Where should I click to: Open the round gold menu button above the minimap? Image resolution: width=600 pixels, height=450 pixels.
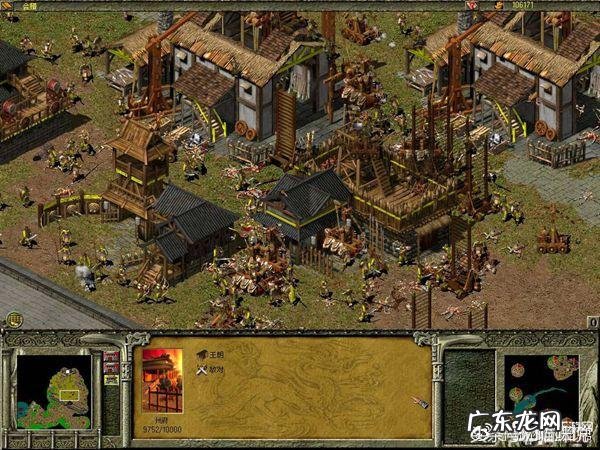tap(13, 320)
